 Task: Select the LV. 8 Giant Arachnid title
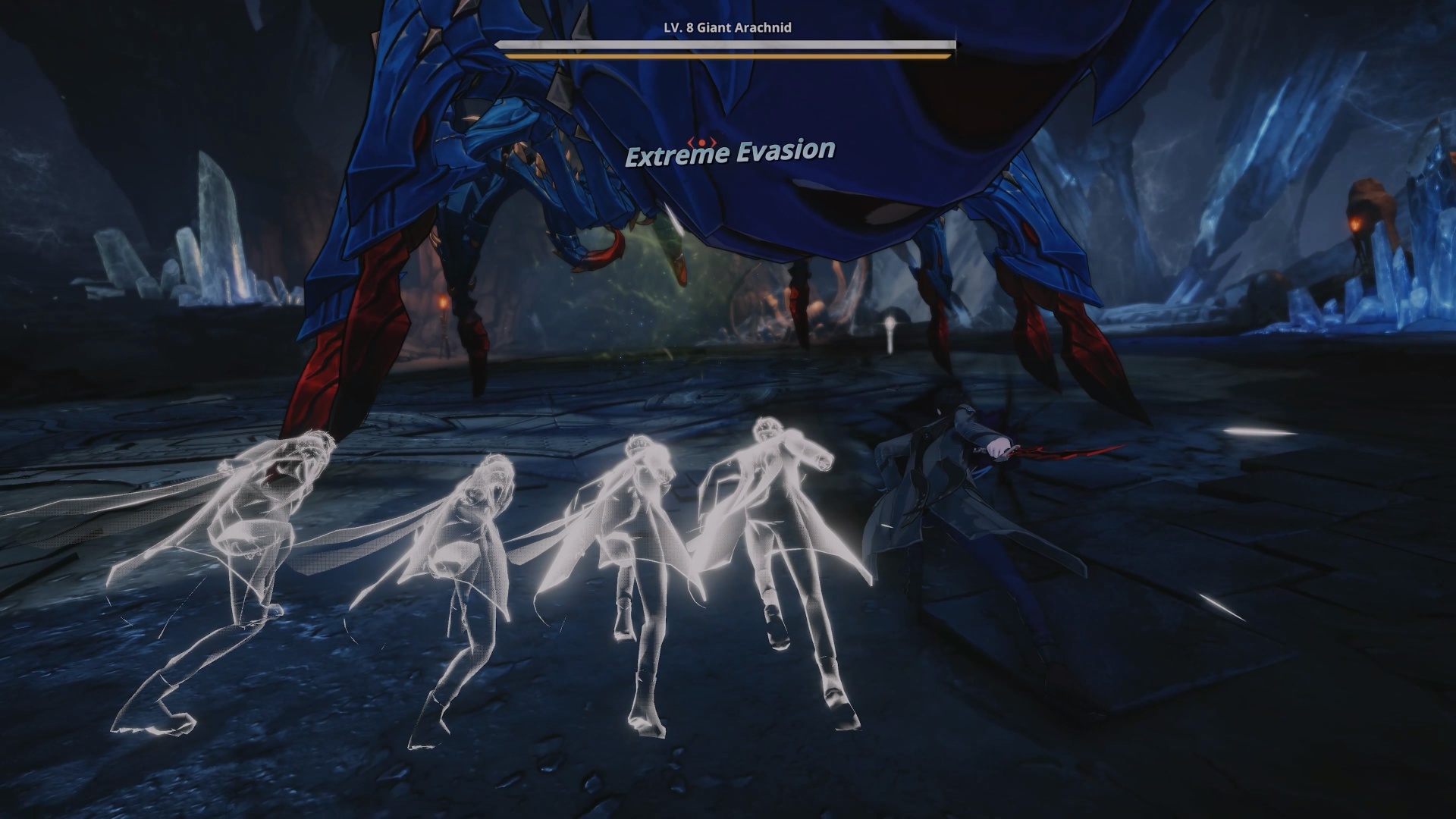coord(724,28)
